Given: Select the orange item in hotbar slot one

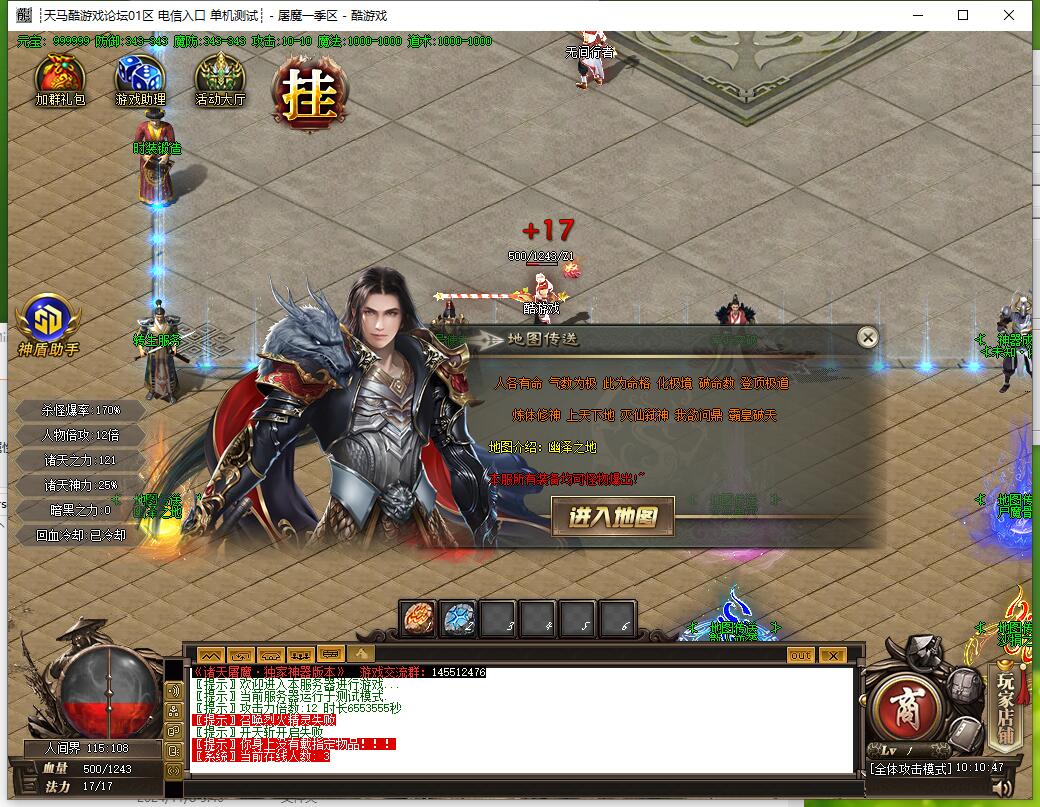Looking at the screenshot, I should [x=419, y=619].
